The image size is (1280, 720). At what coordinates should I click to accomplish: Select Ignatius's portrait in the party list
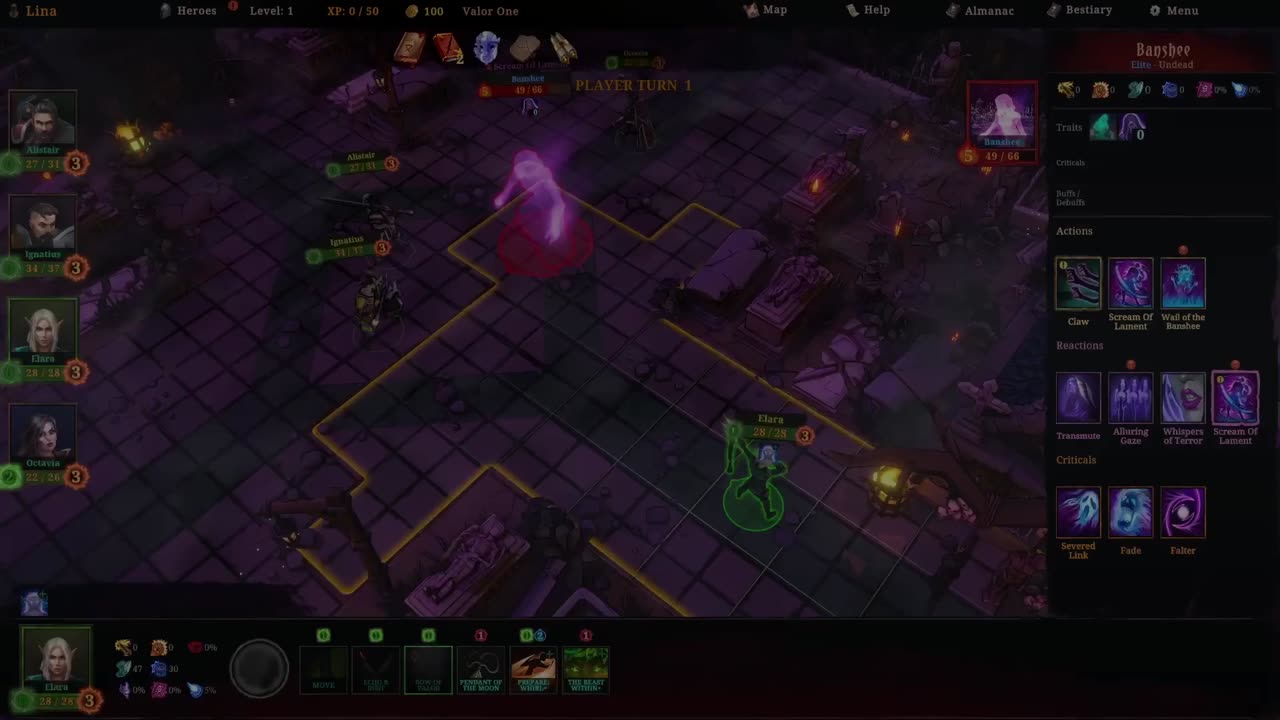tap(43, 224)
